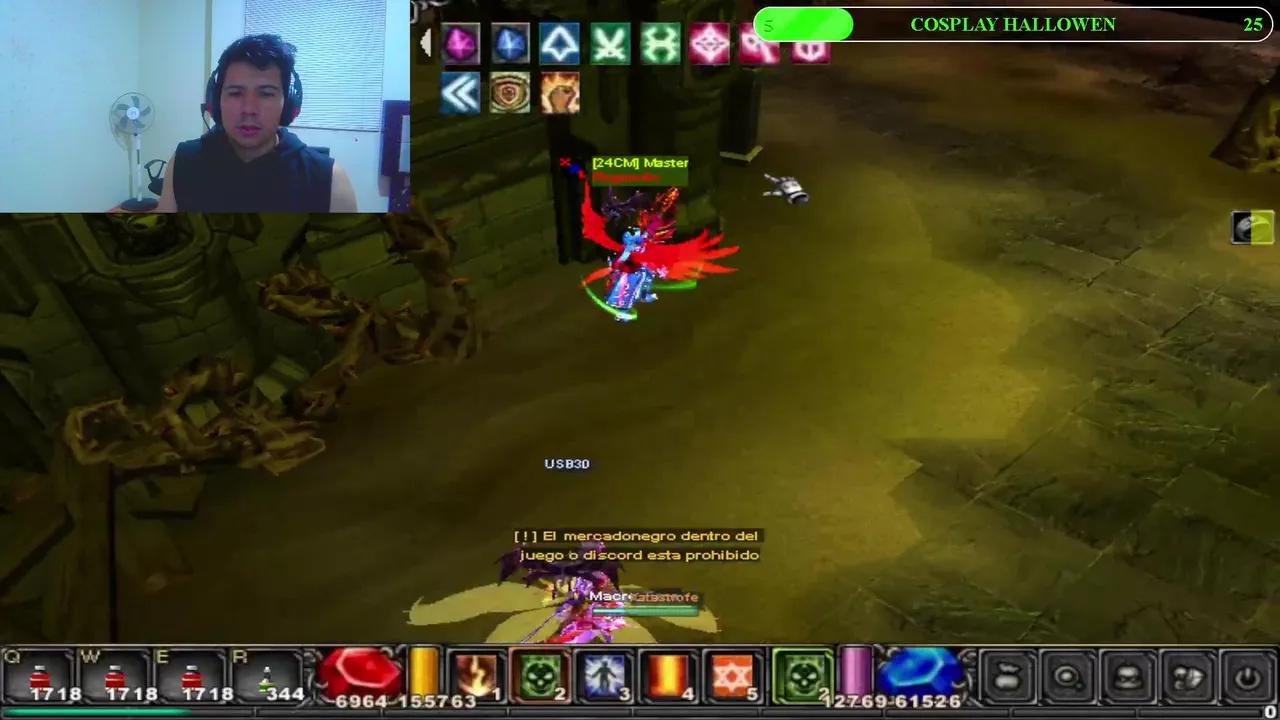Viewport: 1280px width, 720px height.
Task: Collapse the buff bar with the double-arrow icon
Action: click(458, 93)
